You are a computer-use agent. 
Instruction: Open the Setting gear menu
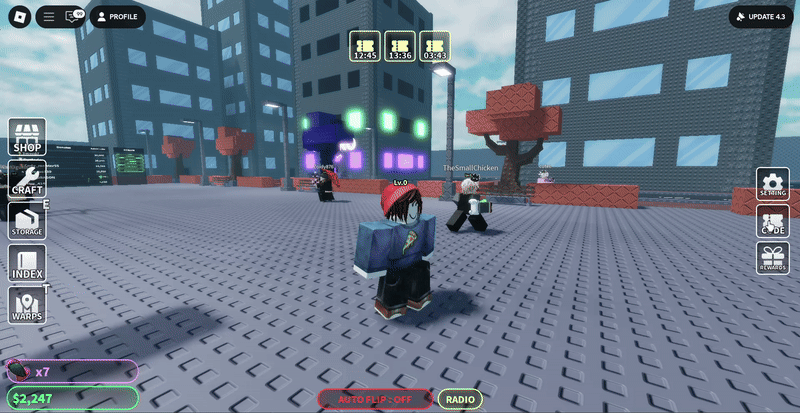[772, 185]
